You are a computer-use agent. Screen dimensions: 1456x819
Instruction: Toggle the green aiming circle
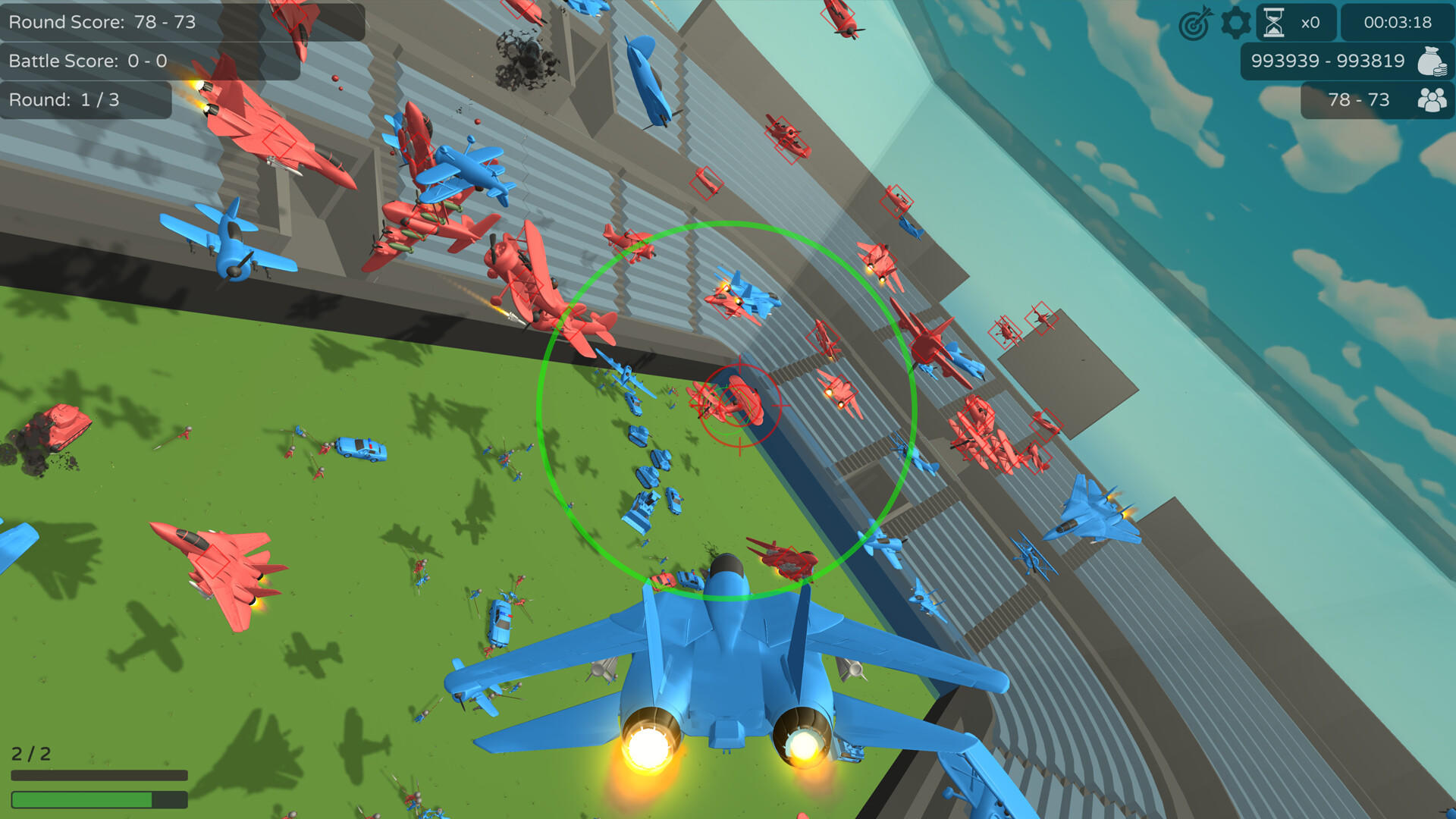tap(723, 407)
